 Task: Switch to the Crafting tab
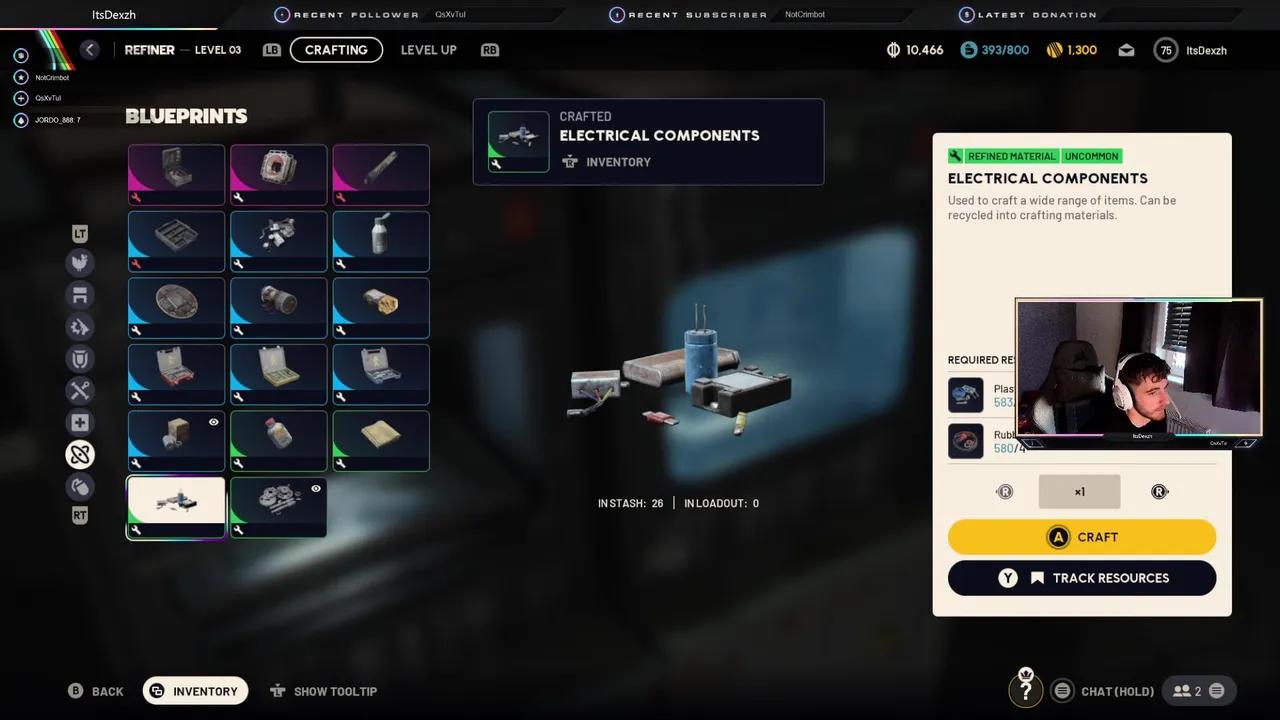[x=336, y=49]
